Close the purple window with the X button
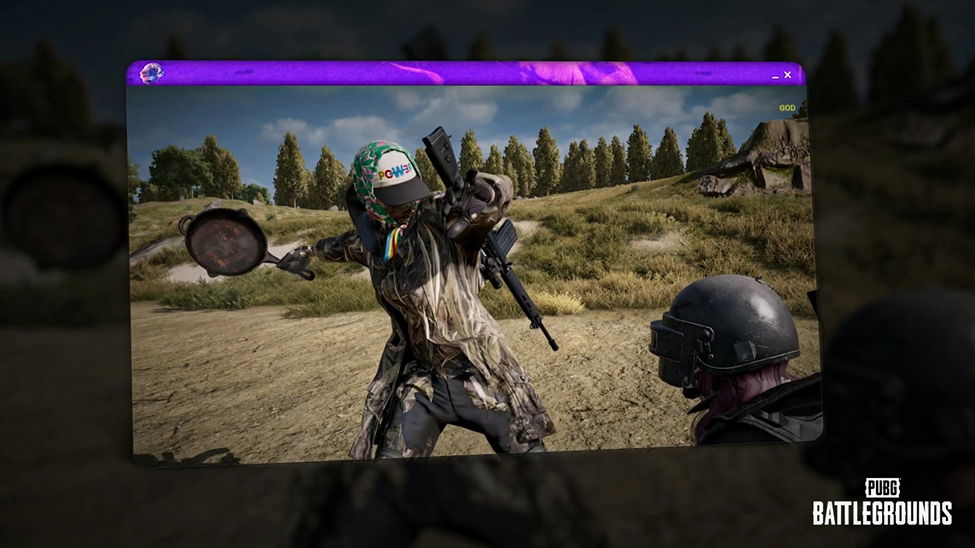The height and width of the screenshot is (548, 975). click(788, 75)
